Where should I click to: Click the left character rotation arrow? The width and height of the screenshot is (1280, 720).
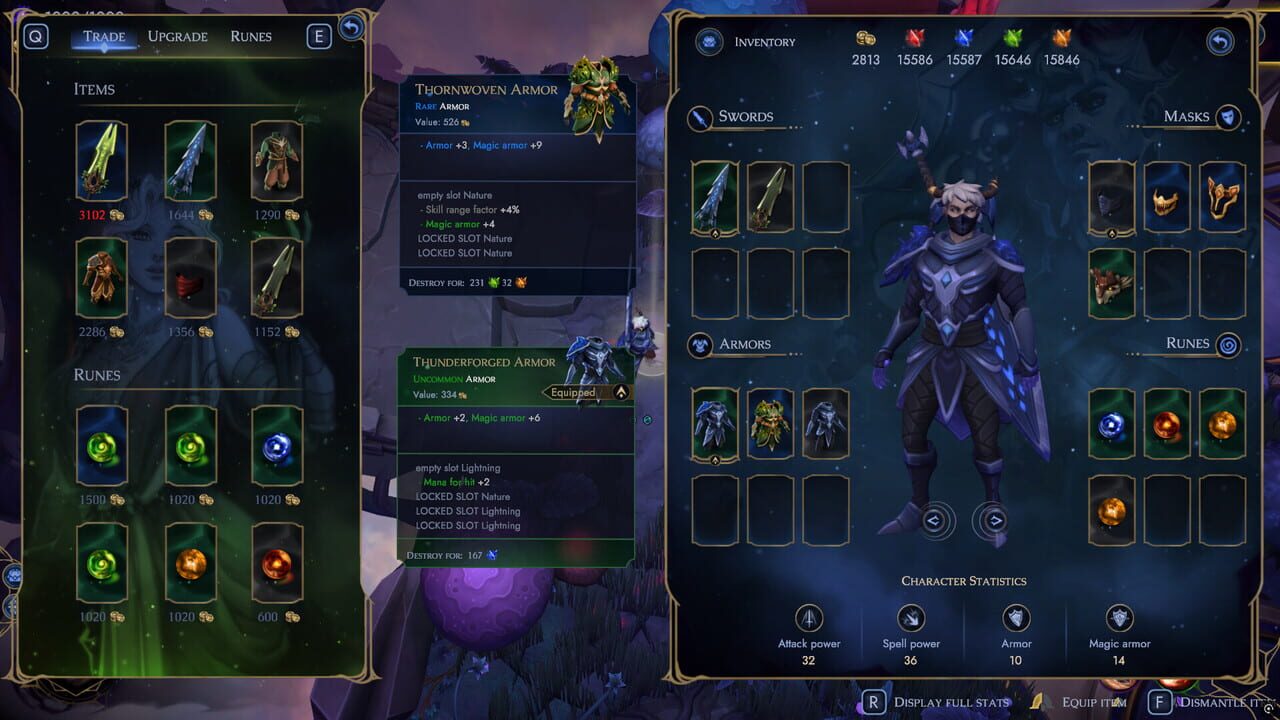[x=932, y=521]
